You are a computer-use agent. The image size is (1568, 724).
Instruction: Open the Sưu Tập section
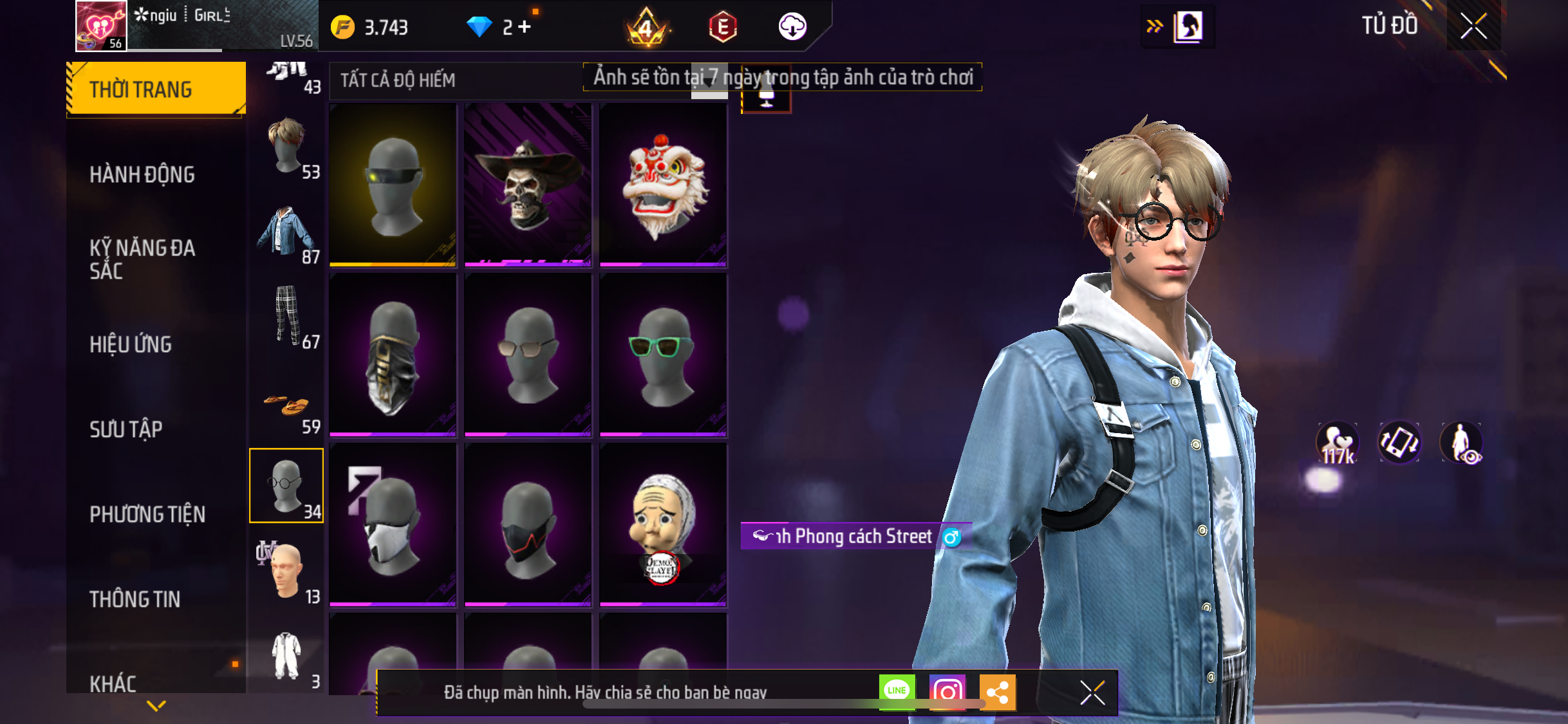(126, 429)
